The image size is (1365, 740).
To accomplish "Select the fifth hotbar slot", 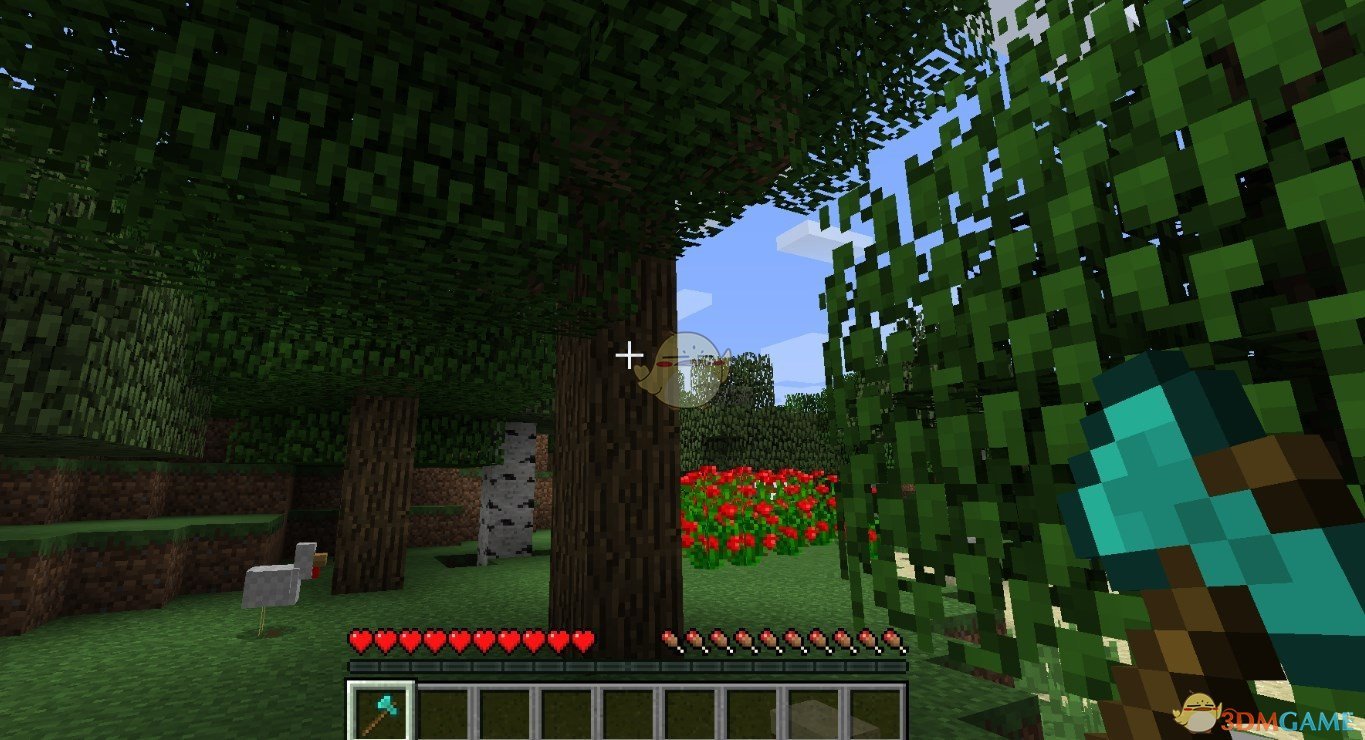I will point(628,710).
